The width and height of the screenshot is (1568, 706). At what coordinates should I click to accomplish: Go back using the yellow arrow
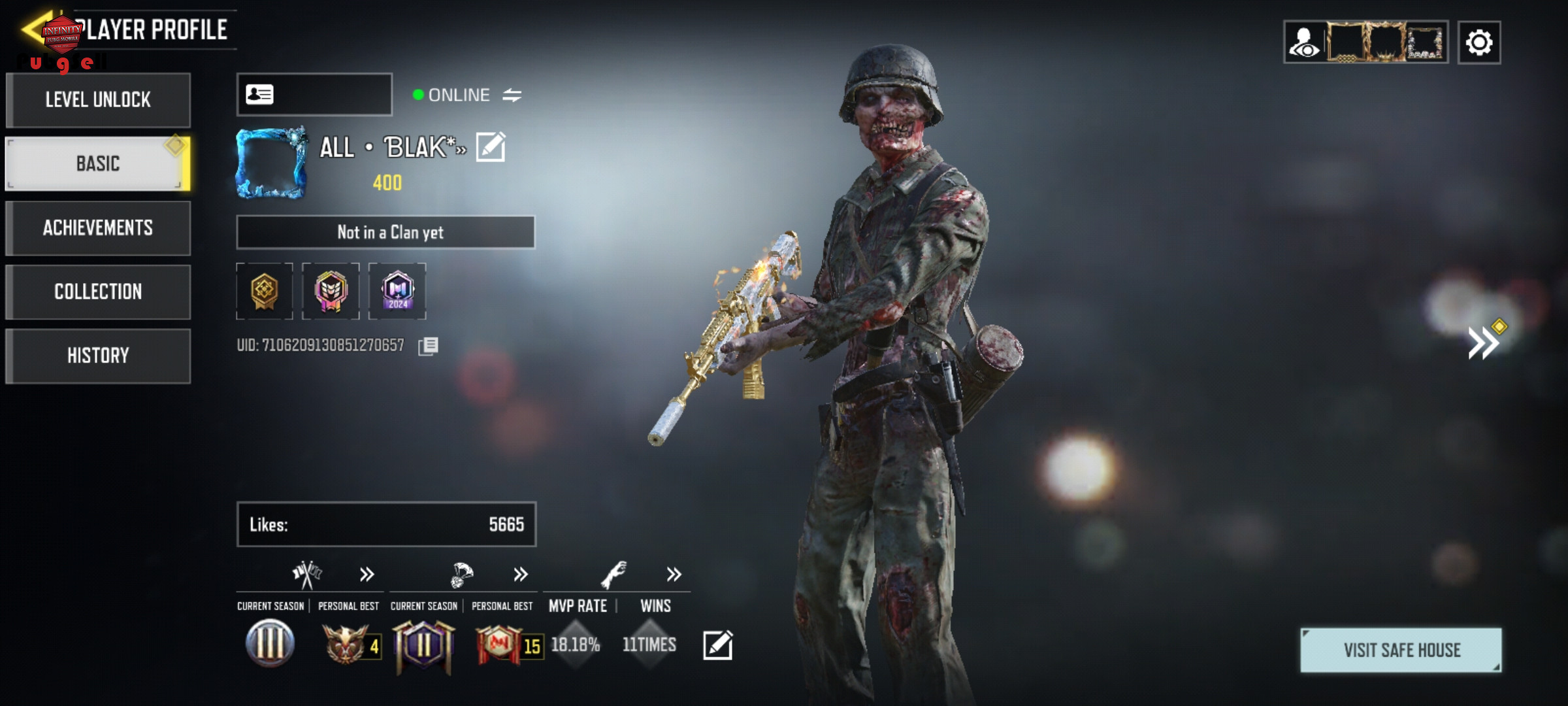click(x=33, y=29)
